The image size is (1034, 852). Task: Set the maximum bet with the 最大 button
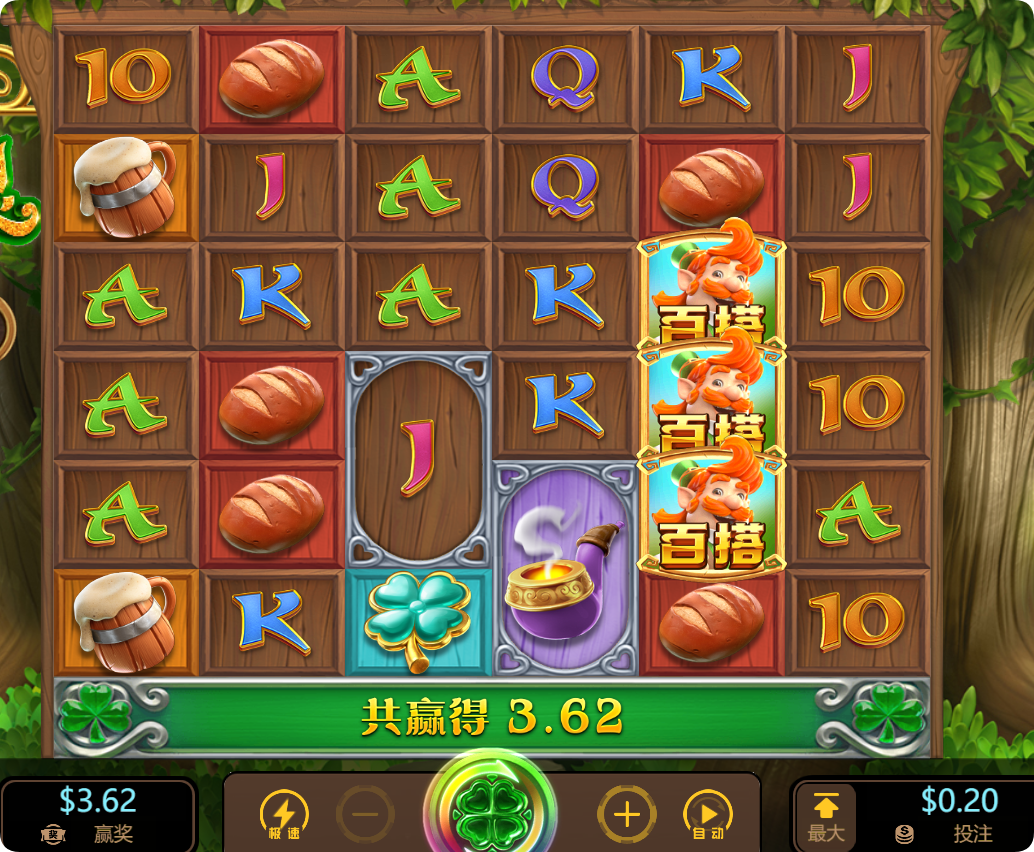pos(826,816)
